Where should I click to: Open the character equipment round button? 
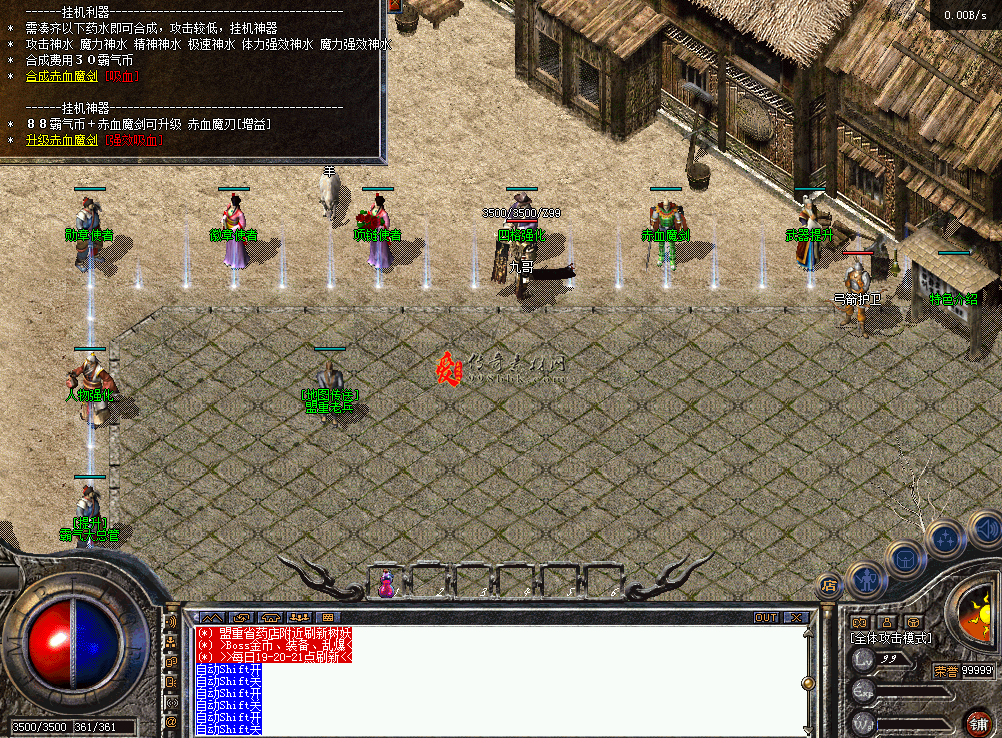[x=866, y=580]
